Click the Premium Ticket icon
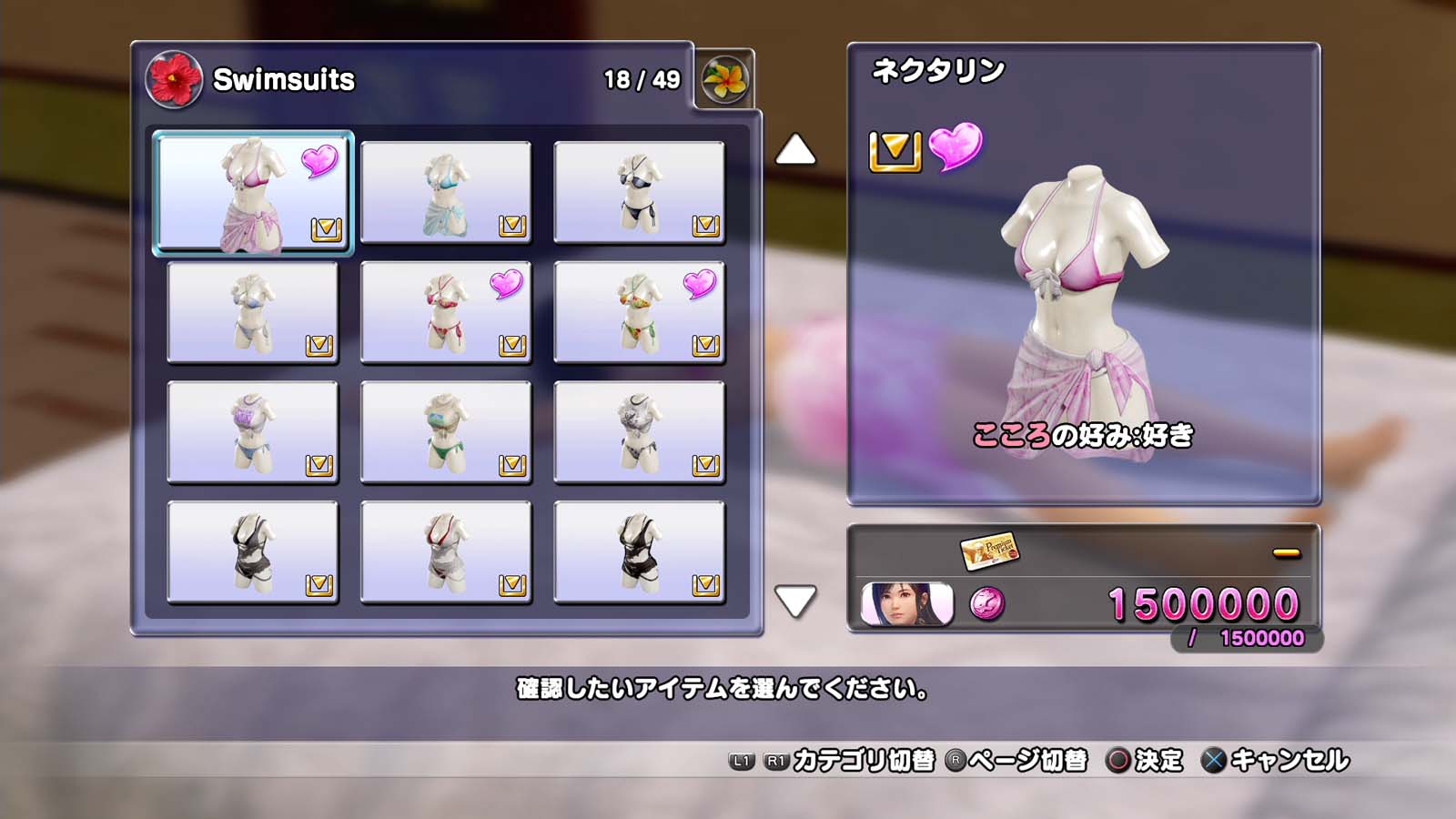The height and width of the screenshot is (819, 1456). [x=989, y=550]
